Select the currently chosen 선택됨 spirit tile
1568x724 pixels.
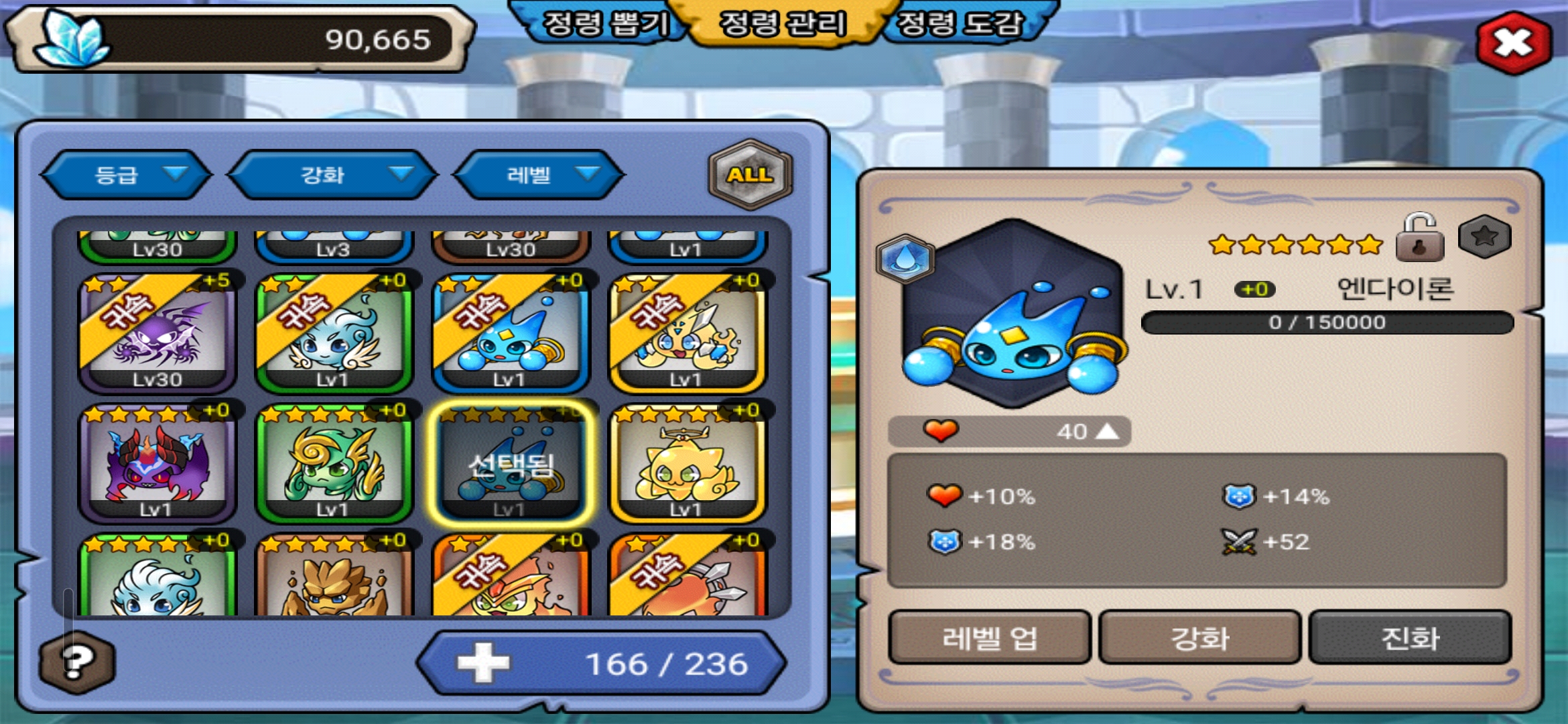(511, 463)
